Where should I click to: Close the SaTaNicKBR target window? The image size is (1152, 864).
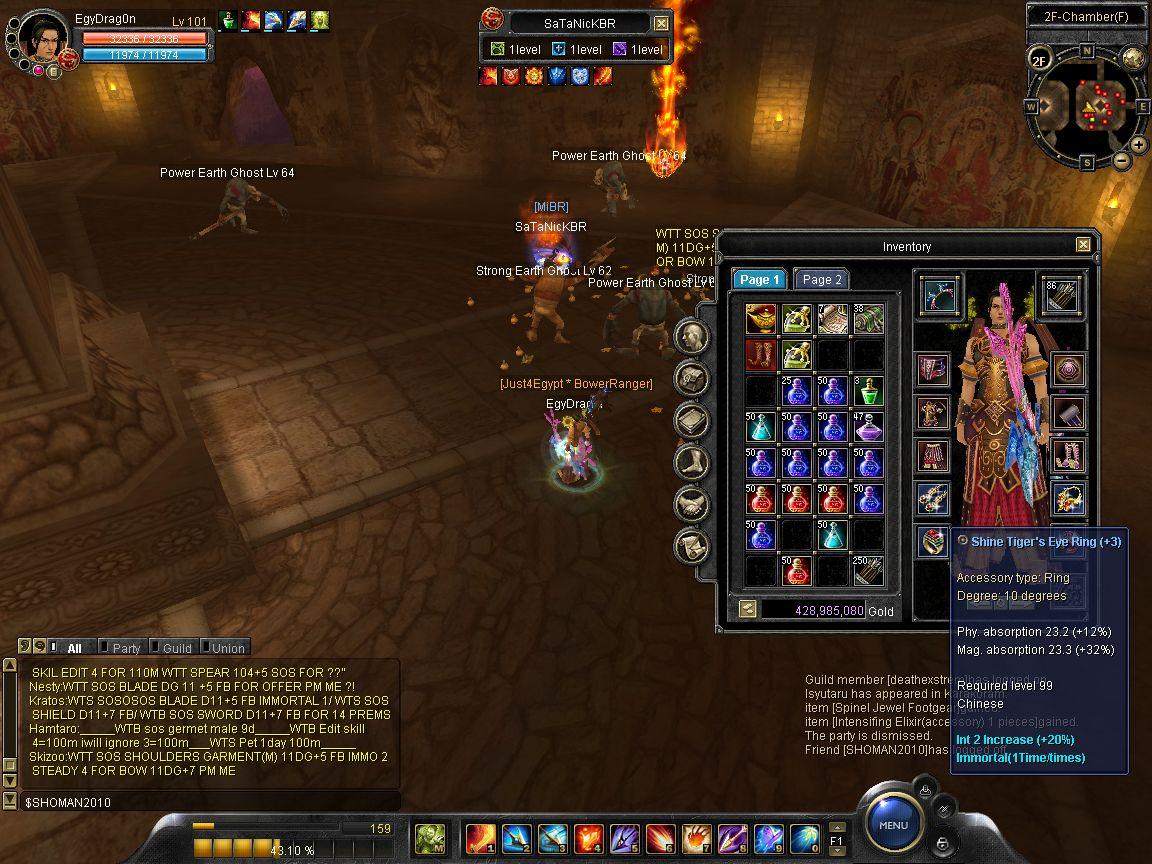[x=661, y=23]
